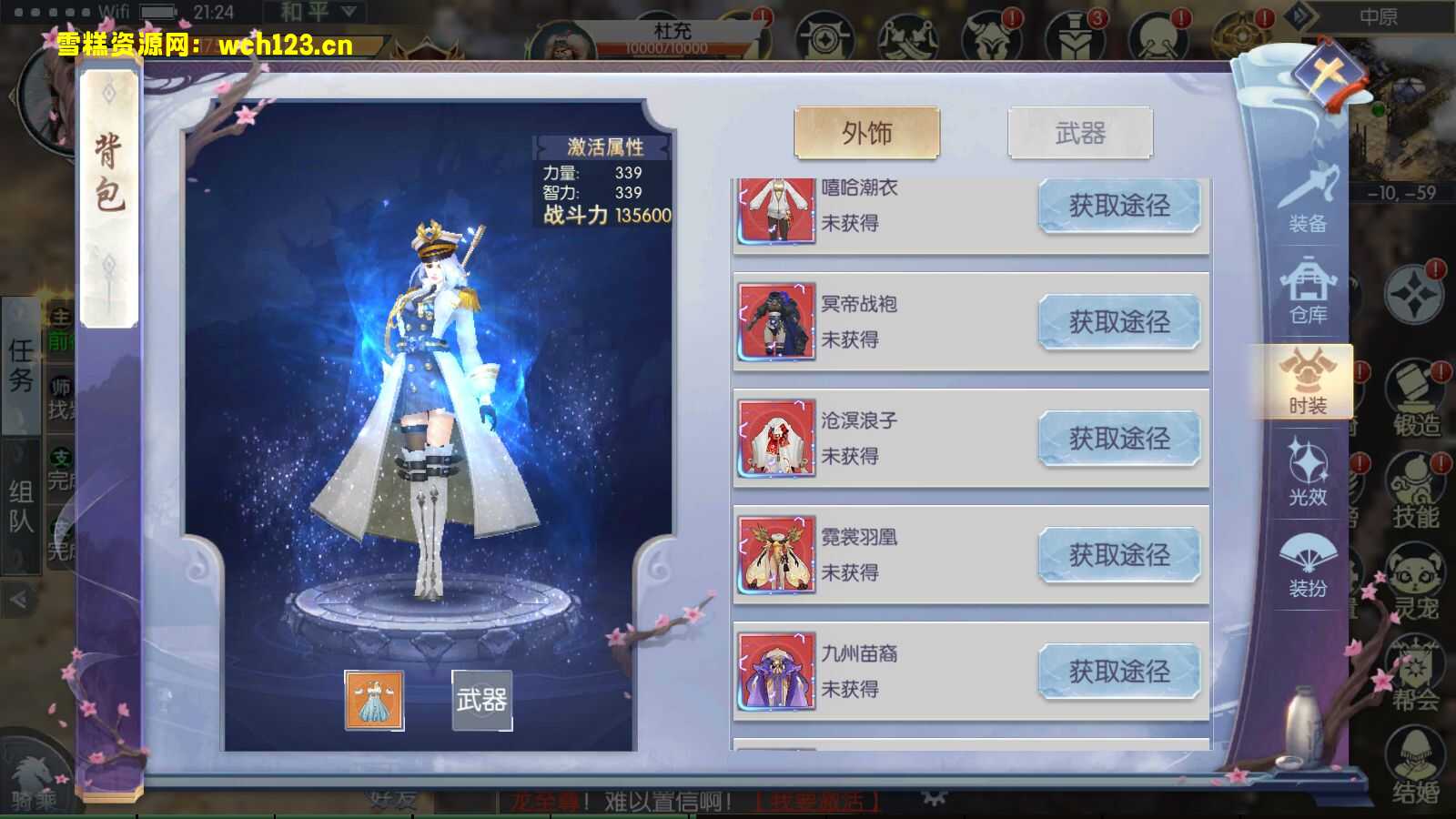The image size is (1456, 819).
Task: Select the 外饰 (Outfit) tab
Action: tap(867, 131)
